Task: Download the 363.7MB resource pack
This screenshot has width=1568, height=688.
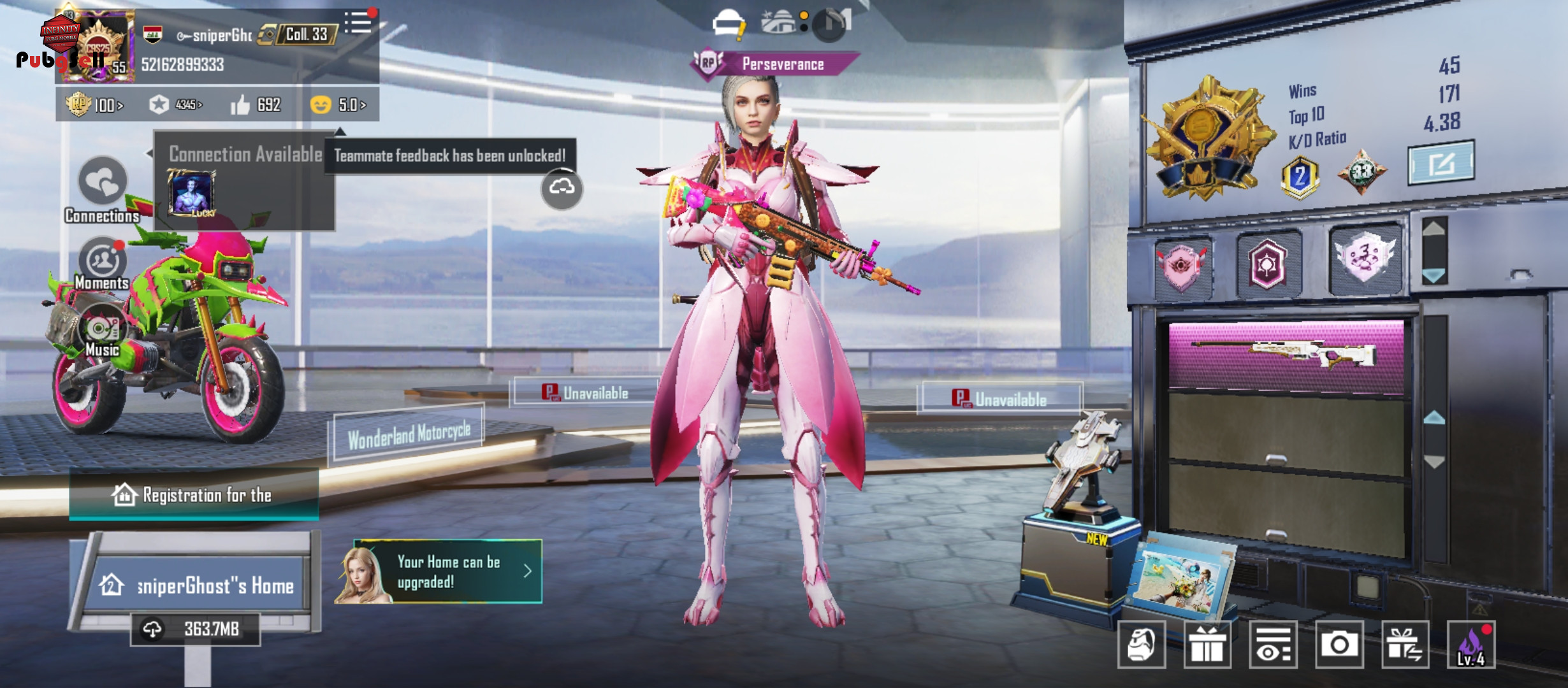Action: tap(195, 629)
